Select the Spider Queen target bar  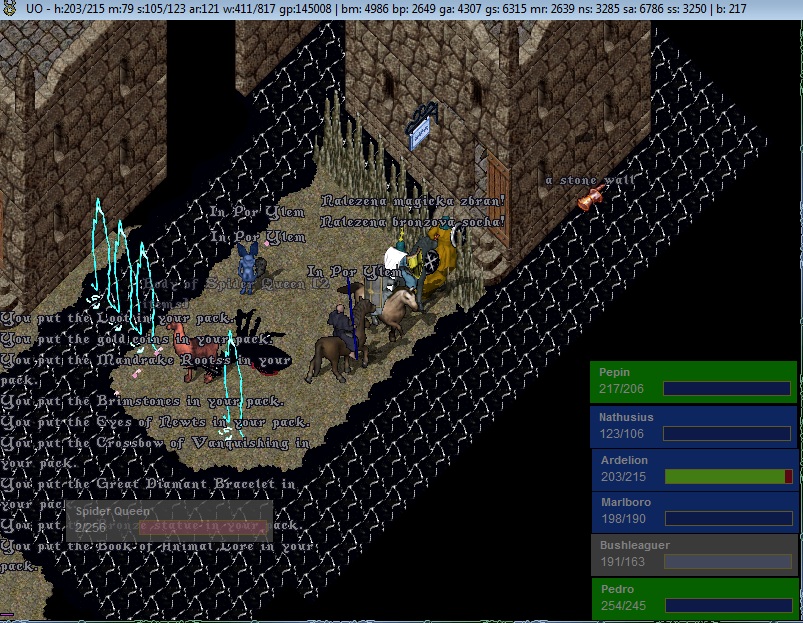click(x=168, y=519)
